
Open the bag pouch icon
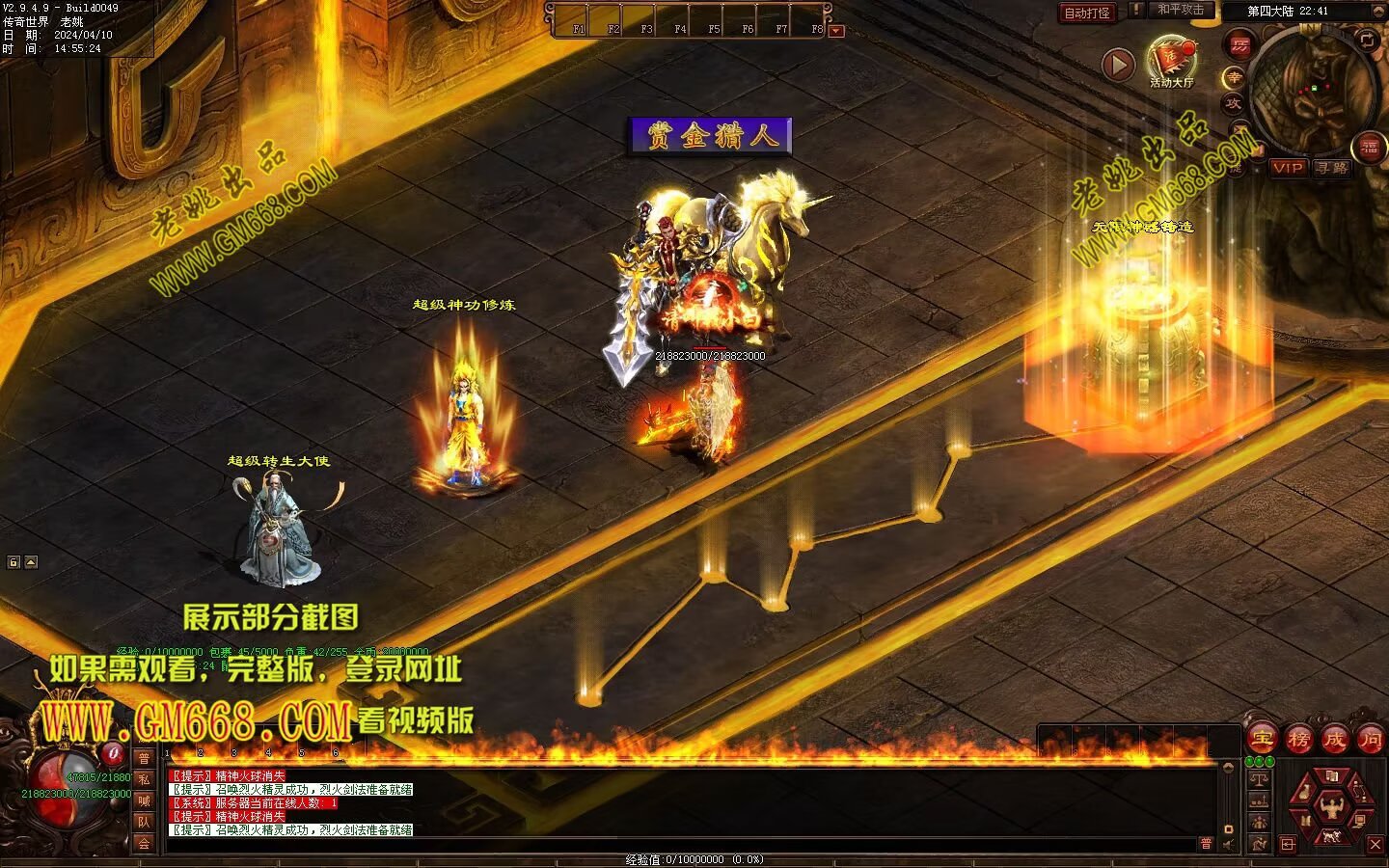(1304, 793)
